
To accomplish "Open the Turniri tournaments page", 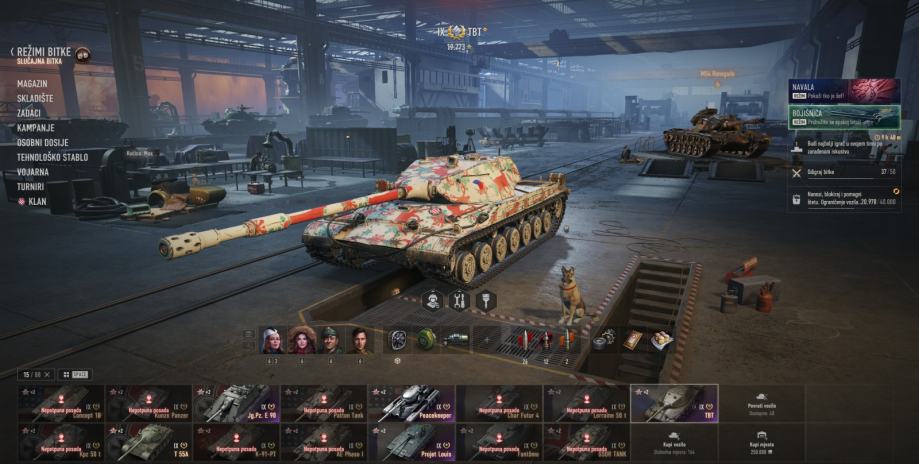I will click(x=32, y=186).
